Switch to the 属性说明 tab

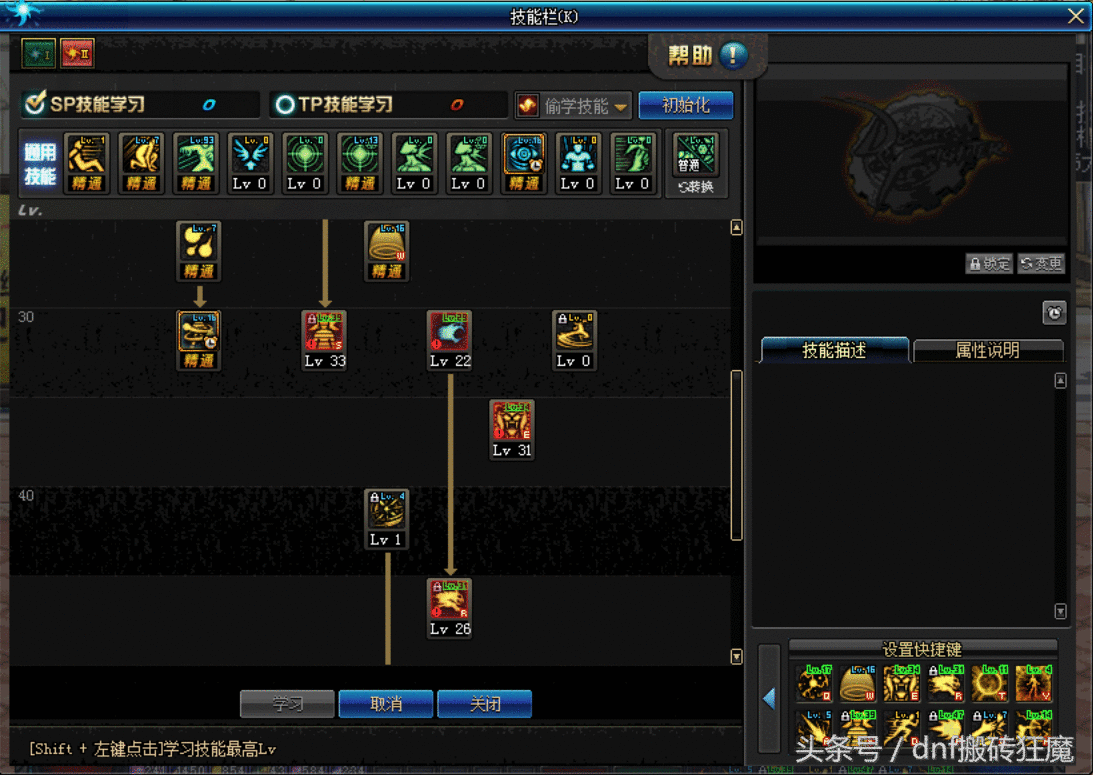(987, 350)
